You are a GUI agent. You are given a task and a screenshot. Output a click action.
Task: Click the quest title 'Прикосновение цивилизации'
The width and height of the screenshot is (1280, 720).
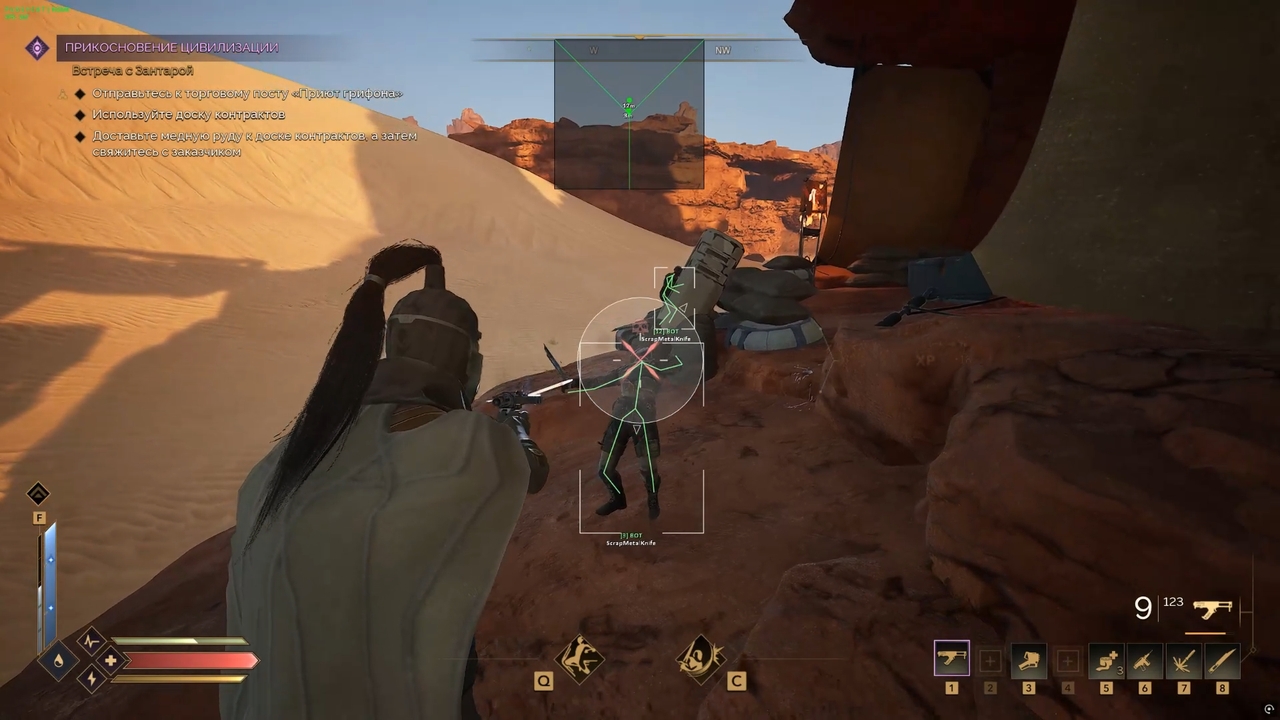(x=171, y=47)
